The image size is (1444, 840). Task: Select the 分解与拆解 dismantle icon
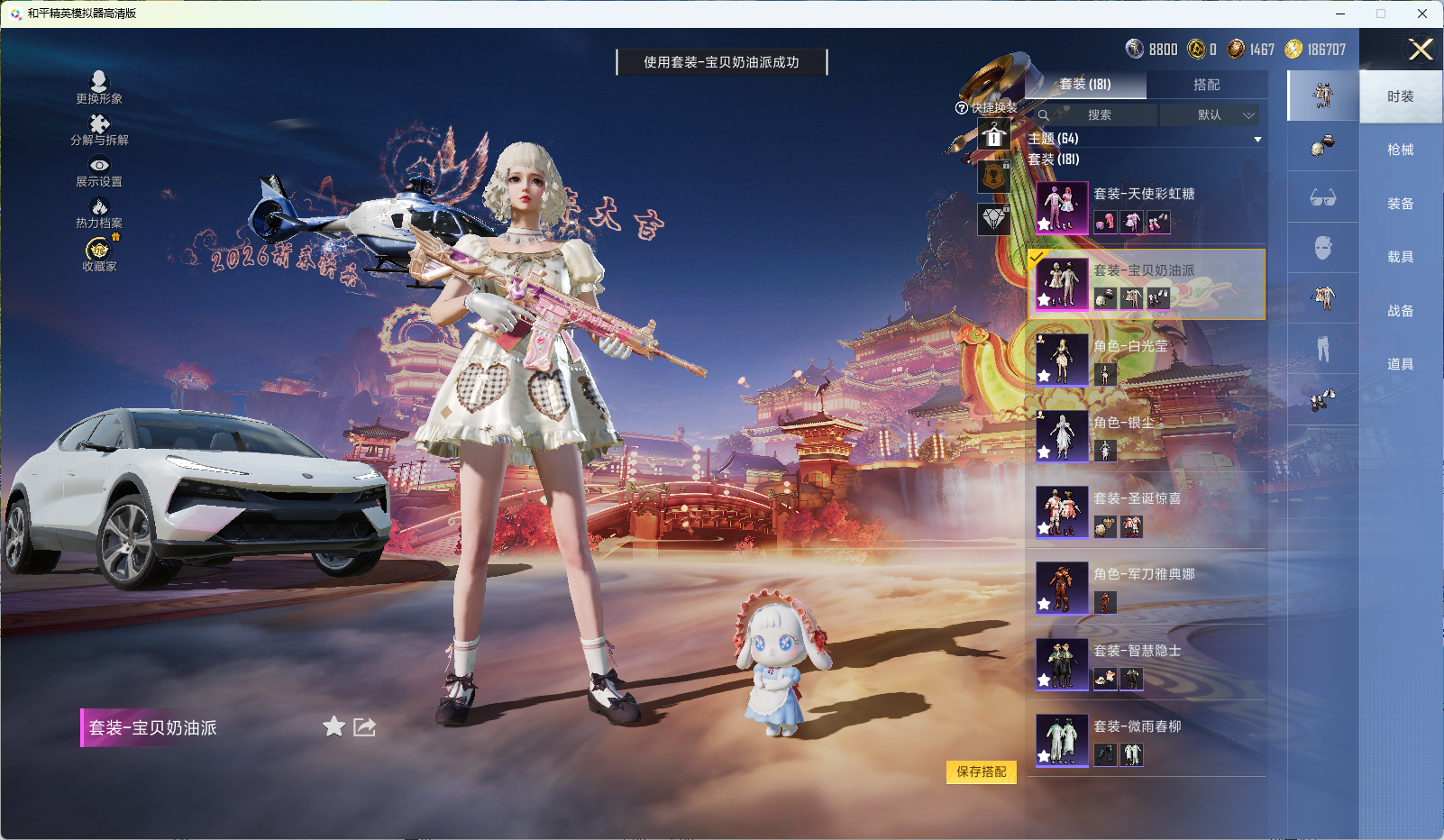[x=100, y=131]
